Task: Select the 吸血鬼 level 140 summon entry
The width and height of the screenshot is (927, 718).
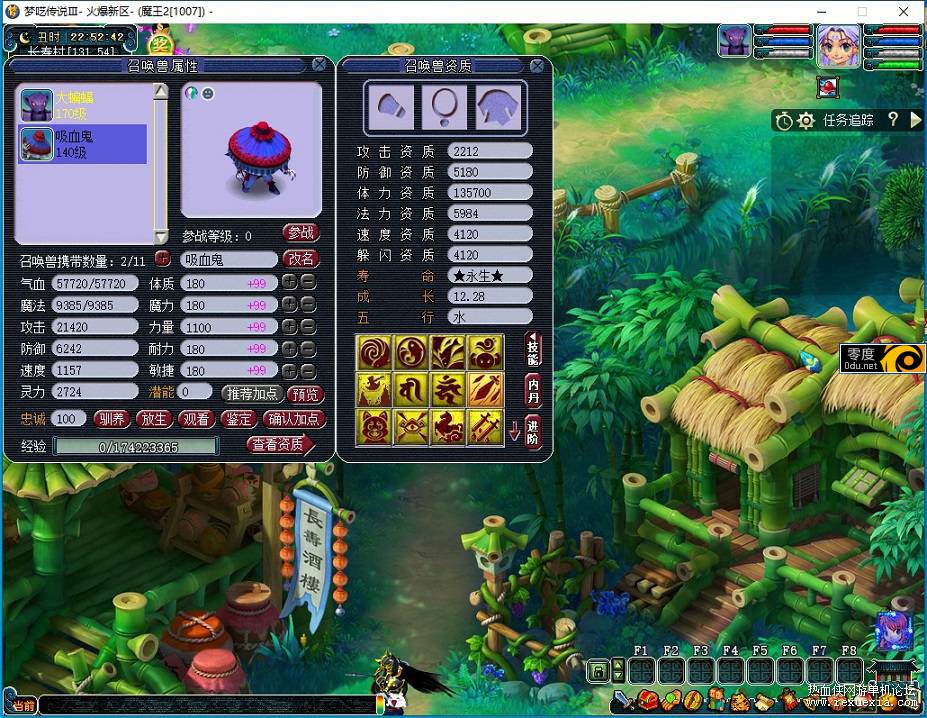Action: coord(83,144)
